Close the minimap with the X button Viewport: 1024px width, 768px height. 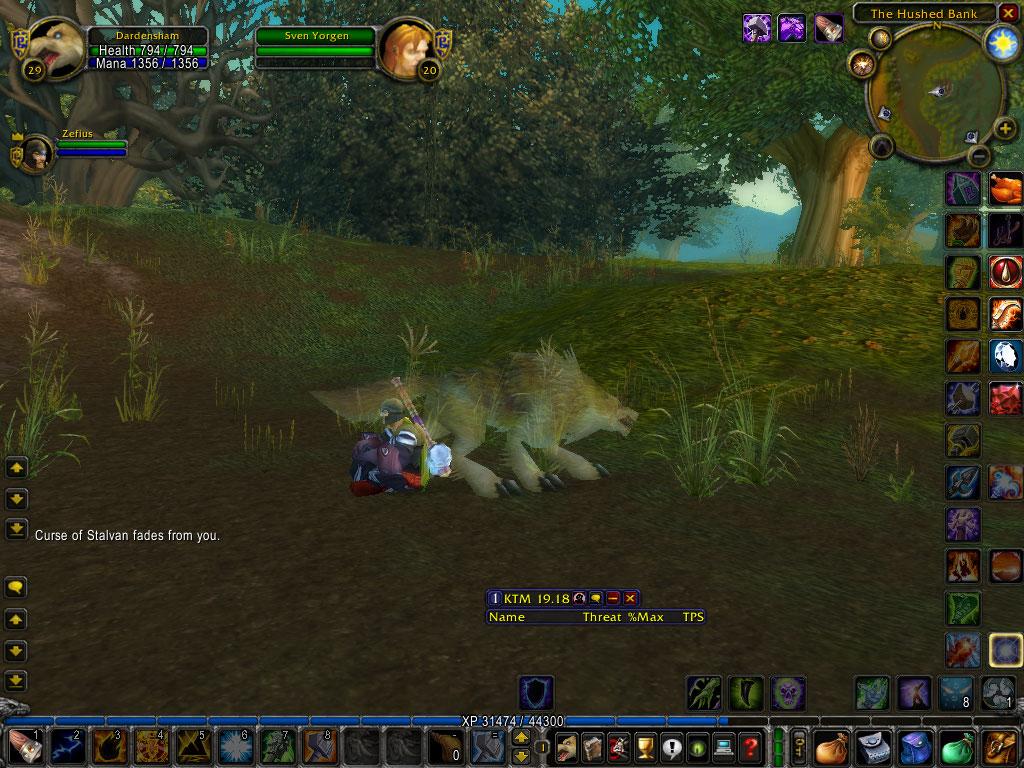pos(1007,13)
